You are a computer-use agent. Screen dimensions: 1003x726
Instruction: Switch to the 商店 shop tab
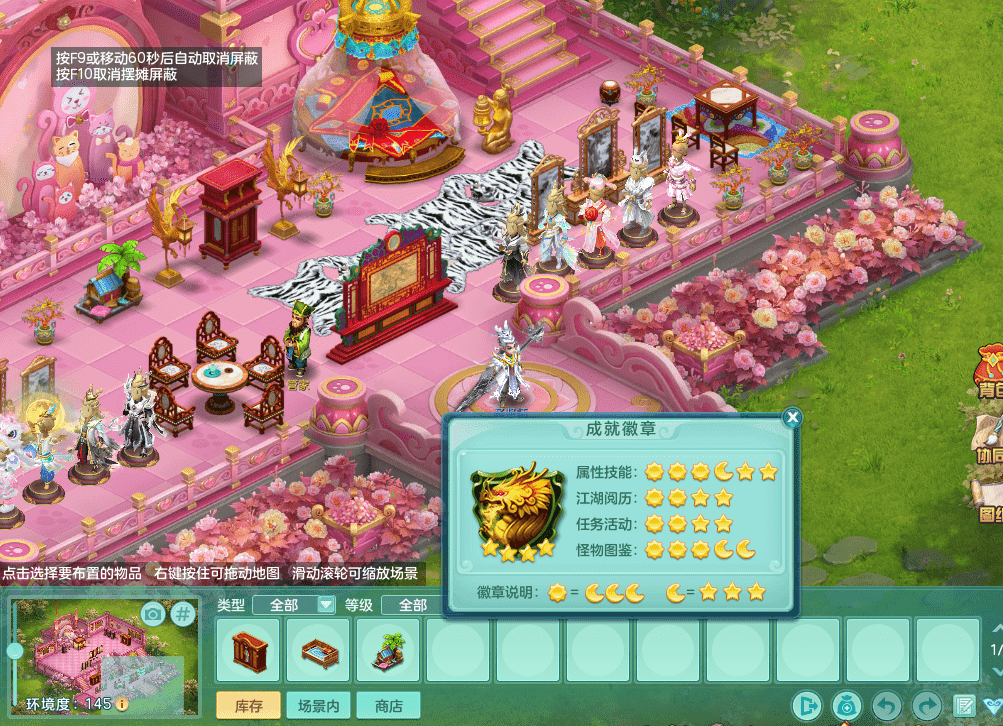point(388,706)
